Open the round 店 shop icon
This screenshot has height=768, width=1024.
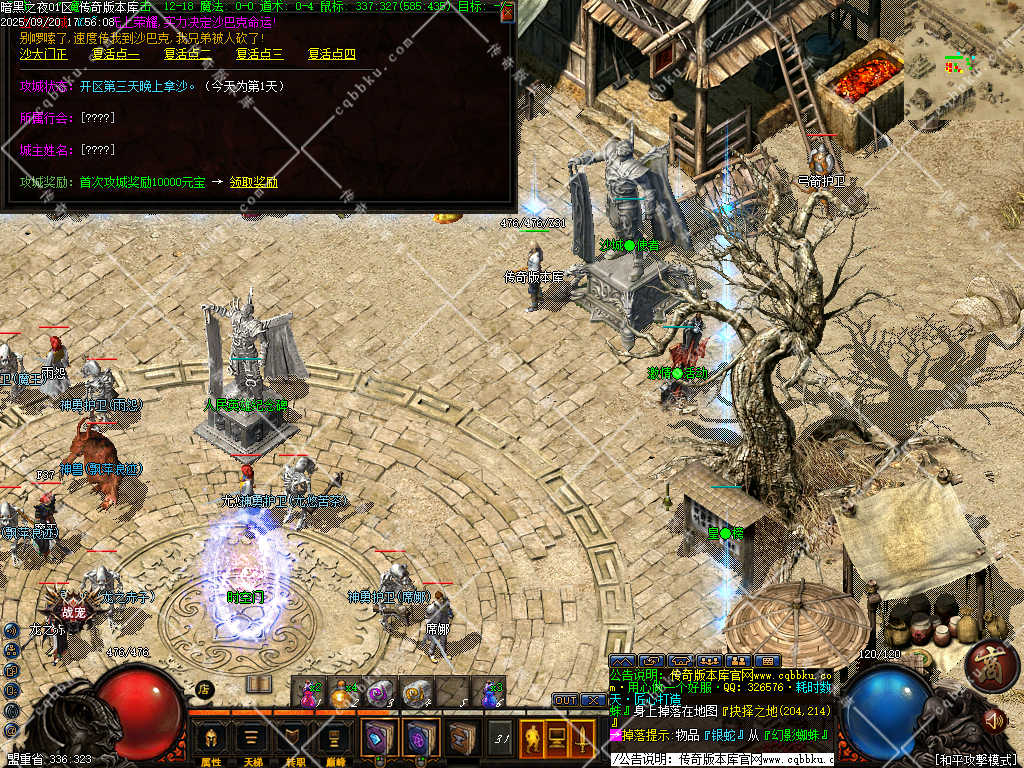pos(204,688)
